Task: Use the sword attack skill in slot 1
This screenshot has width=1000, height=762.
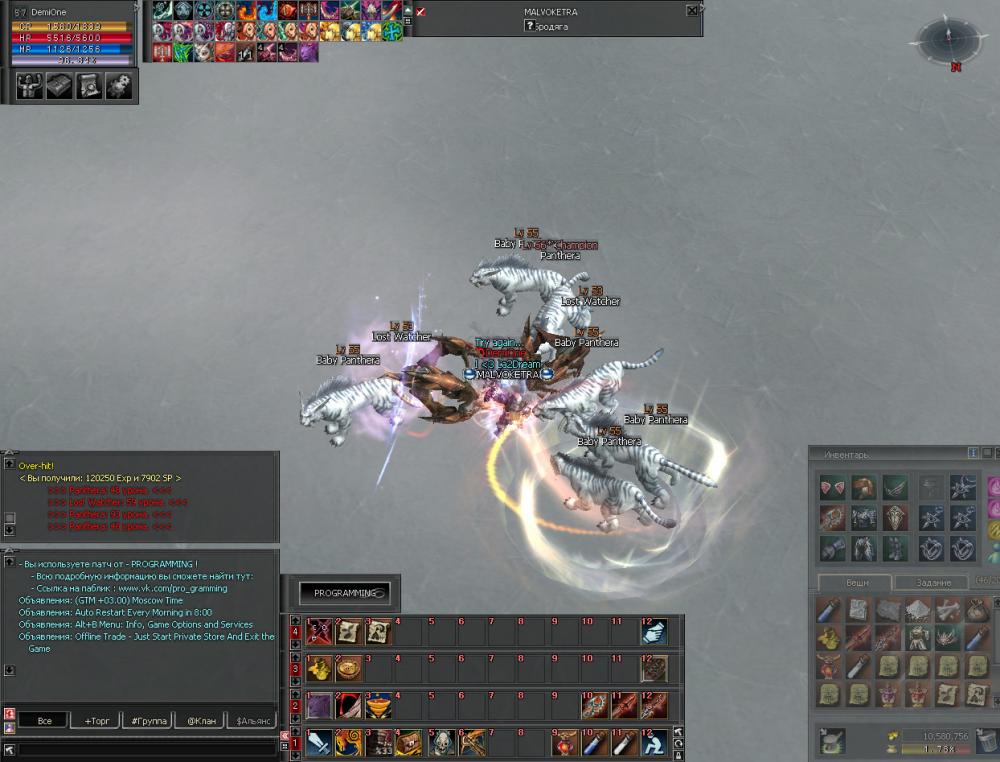Action: pos(320,742)
